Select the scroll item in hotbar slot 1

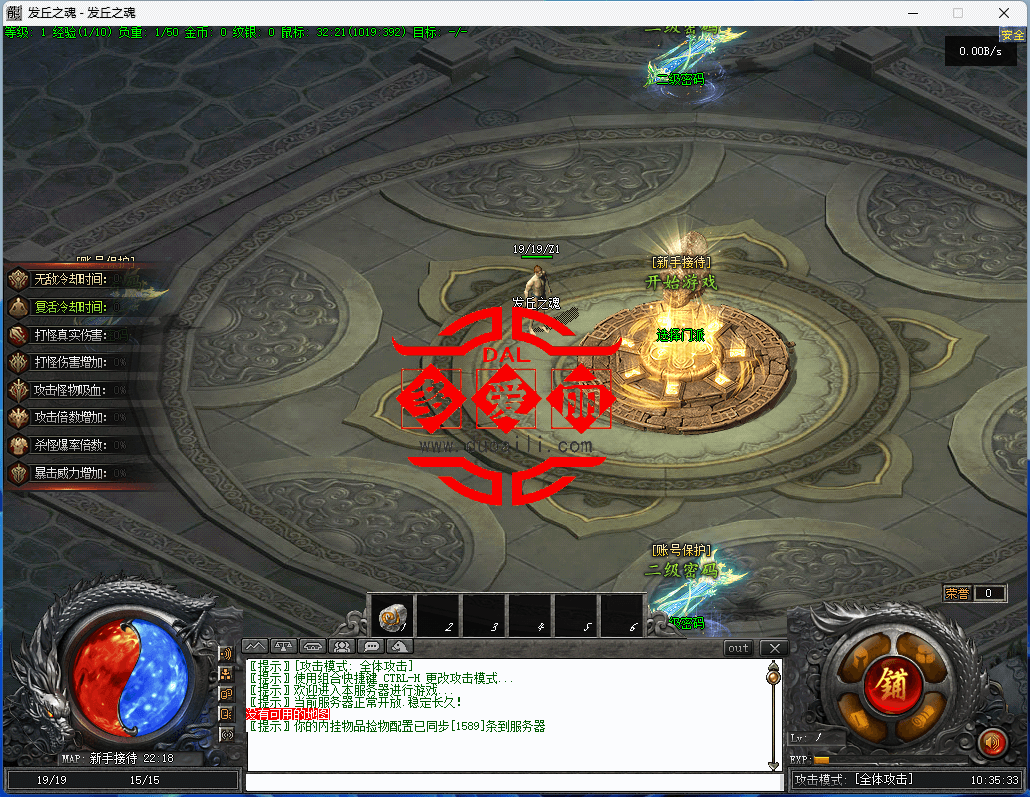(x=392, y=616)
